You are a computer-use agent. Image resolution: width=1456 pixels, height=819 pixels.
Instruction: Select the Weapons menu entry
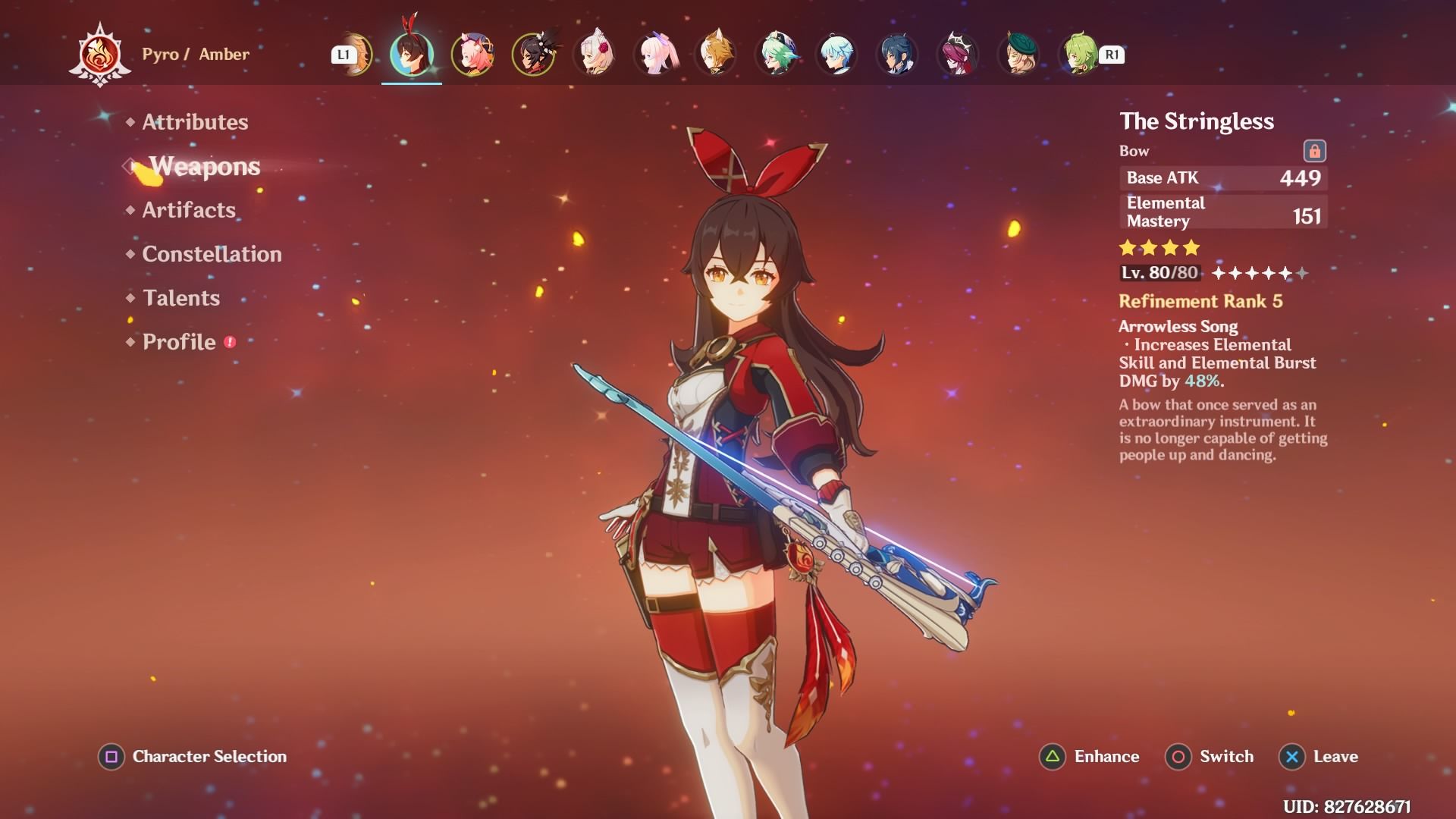tap(204, 166)
